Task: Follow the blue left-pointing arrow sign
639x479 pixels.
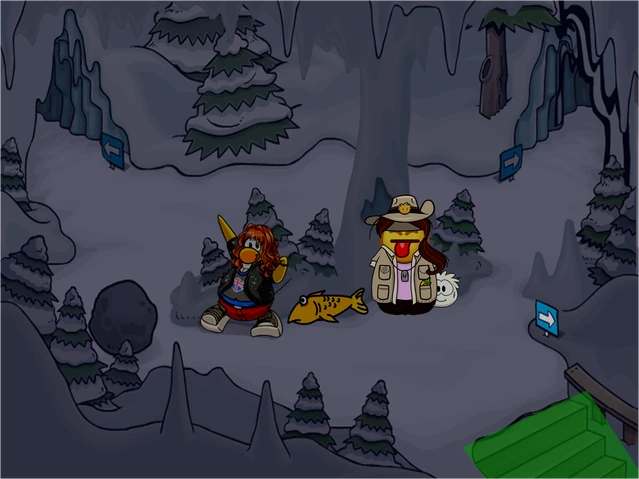Action: [x=113, y=150]
